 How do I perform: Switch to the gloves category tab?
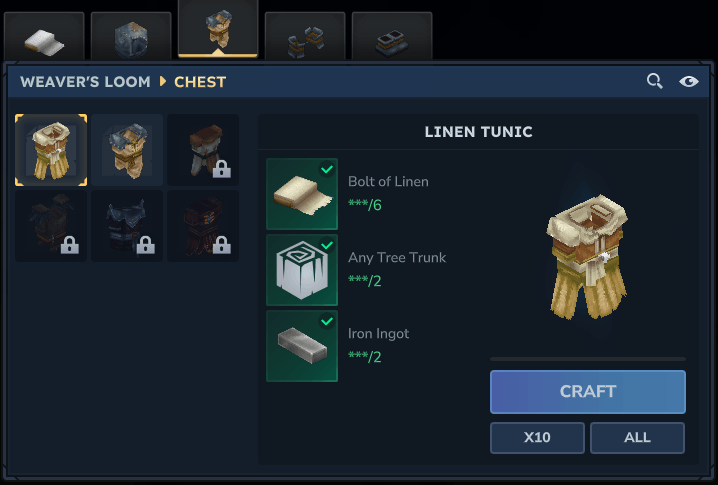tap(305, 40)
